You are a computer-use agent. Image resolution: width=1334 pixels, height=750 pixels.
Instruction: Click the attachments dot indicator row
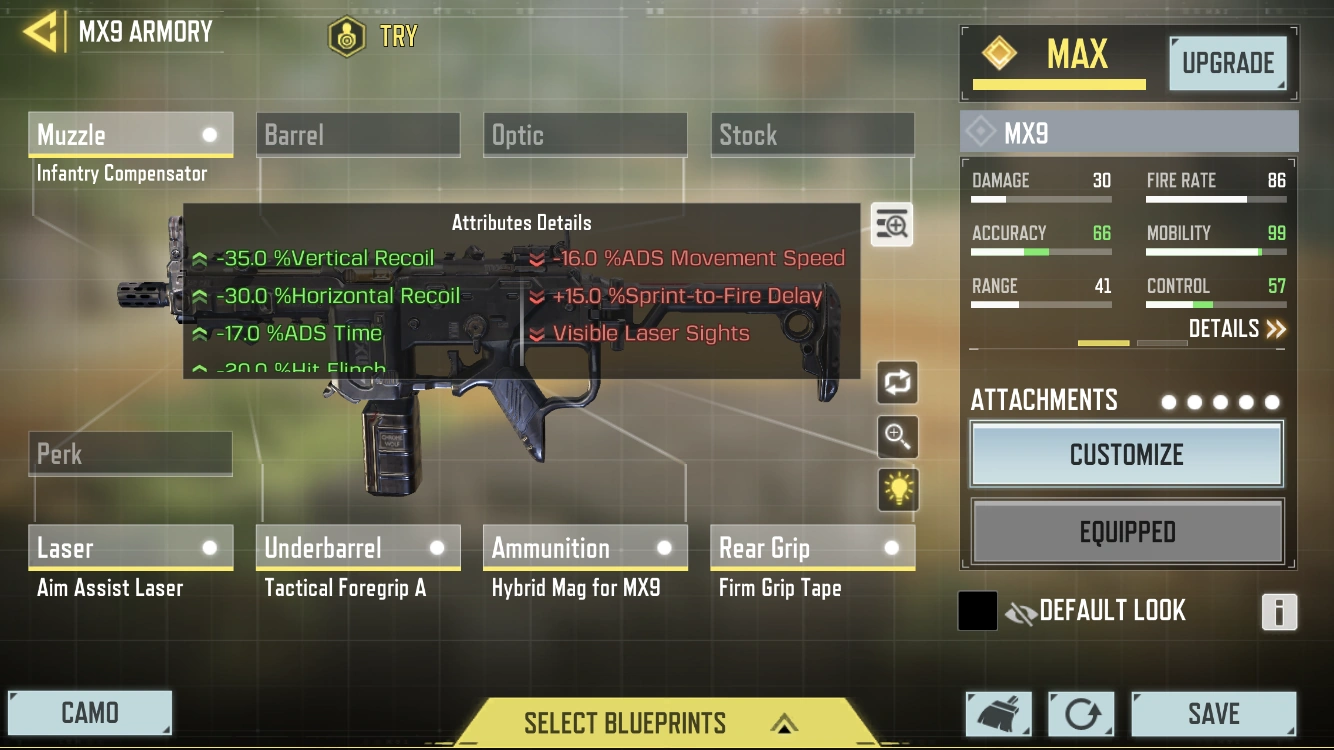click(1219, 402)
